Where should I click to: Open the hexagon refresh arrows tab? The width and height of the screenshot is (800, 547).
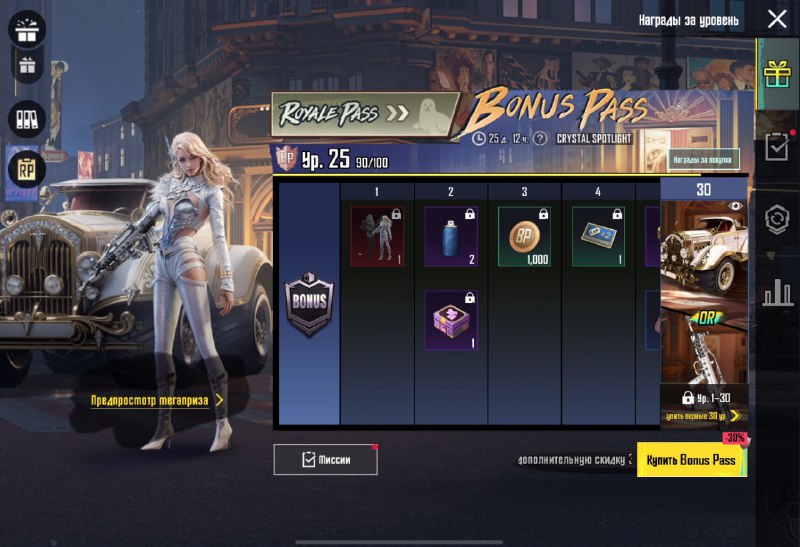click(x=777, y=220)
